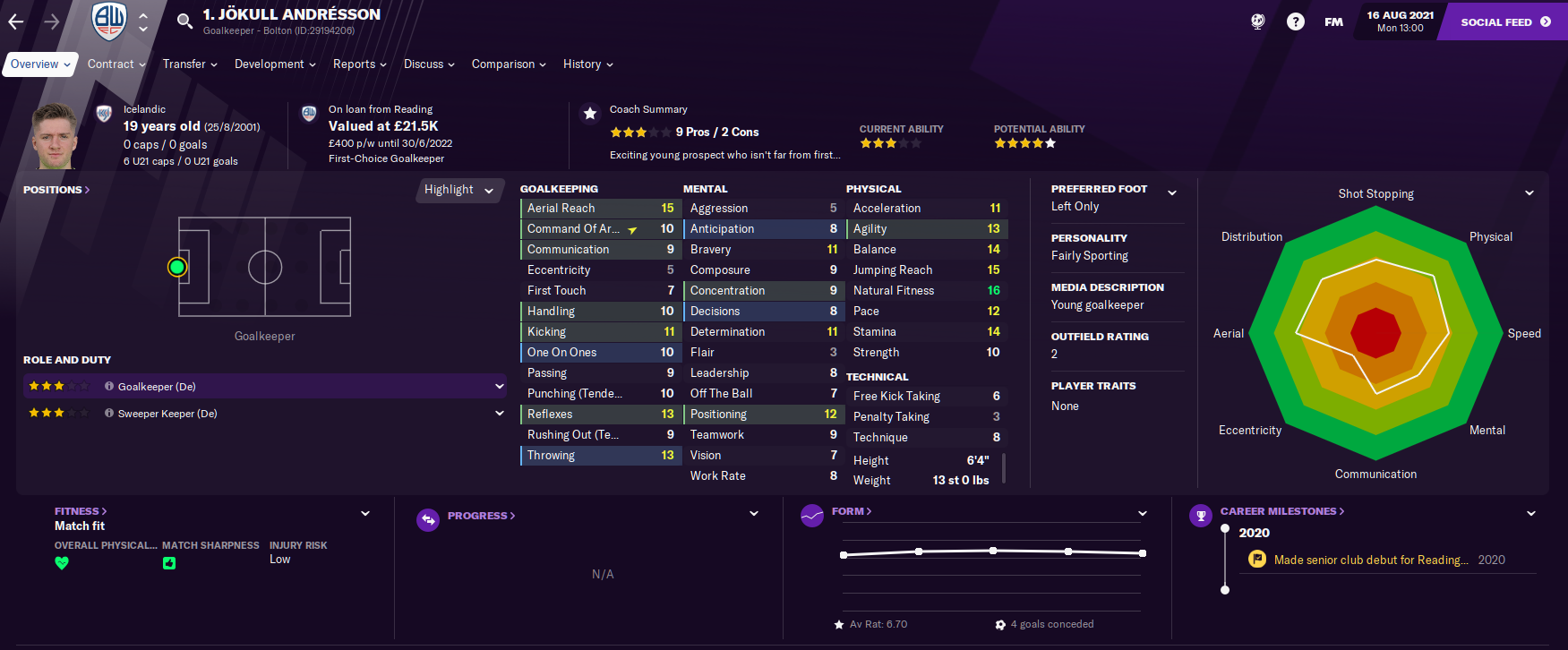Open the Social Feed panel
This screenshot has height=650, width=1568.
click(1504, 21)
